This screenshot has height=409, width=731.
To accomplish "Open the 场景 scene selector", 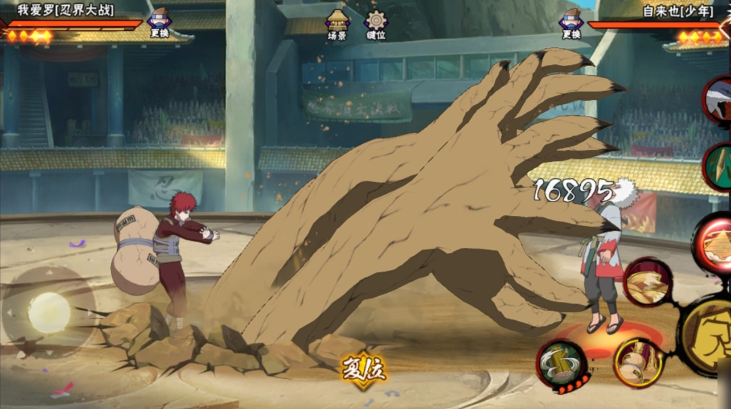I will 337,24.
